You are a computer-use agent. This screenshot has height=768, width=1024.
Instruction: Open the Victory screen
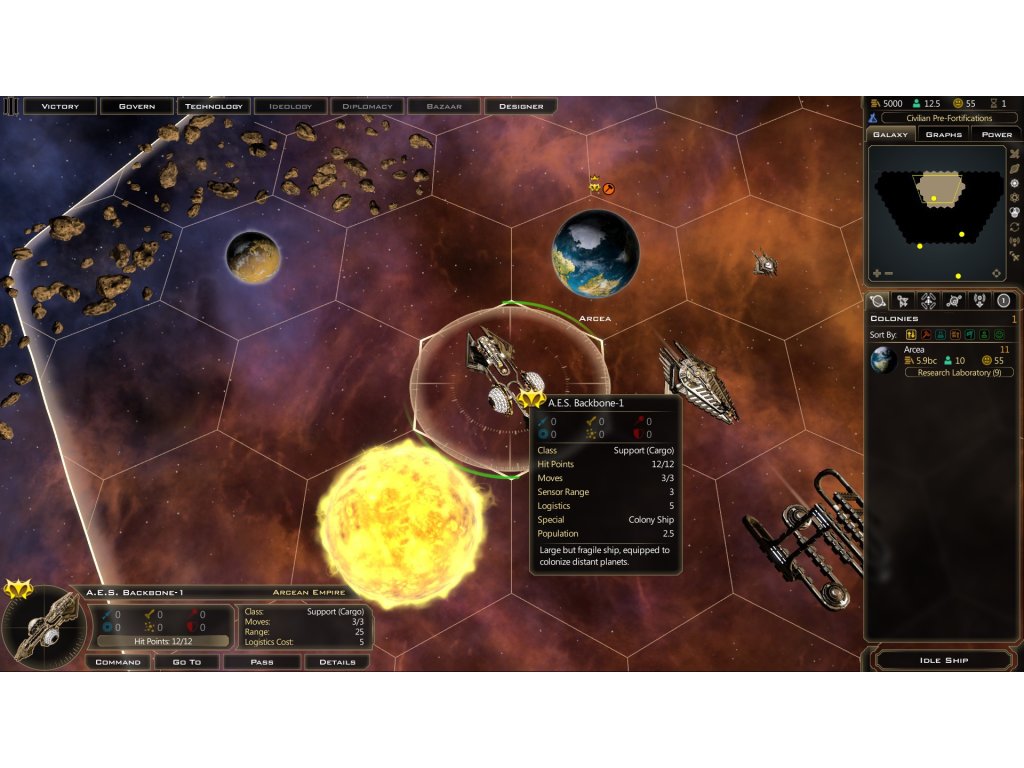(x=60, y=106)
